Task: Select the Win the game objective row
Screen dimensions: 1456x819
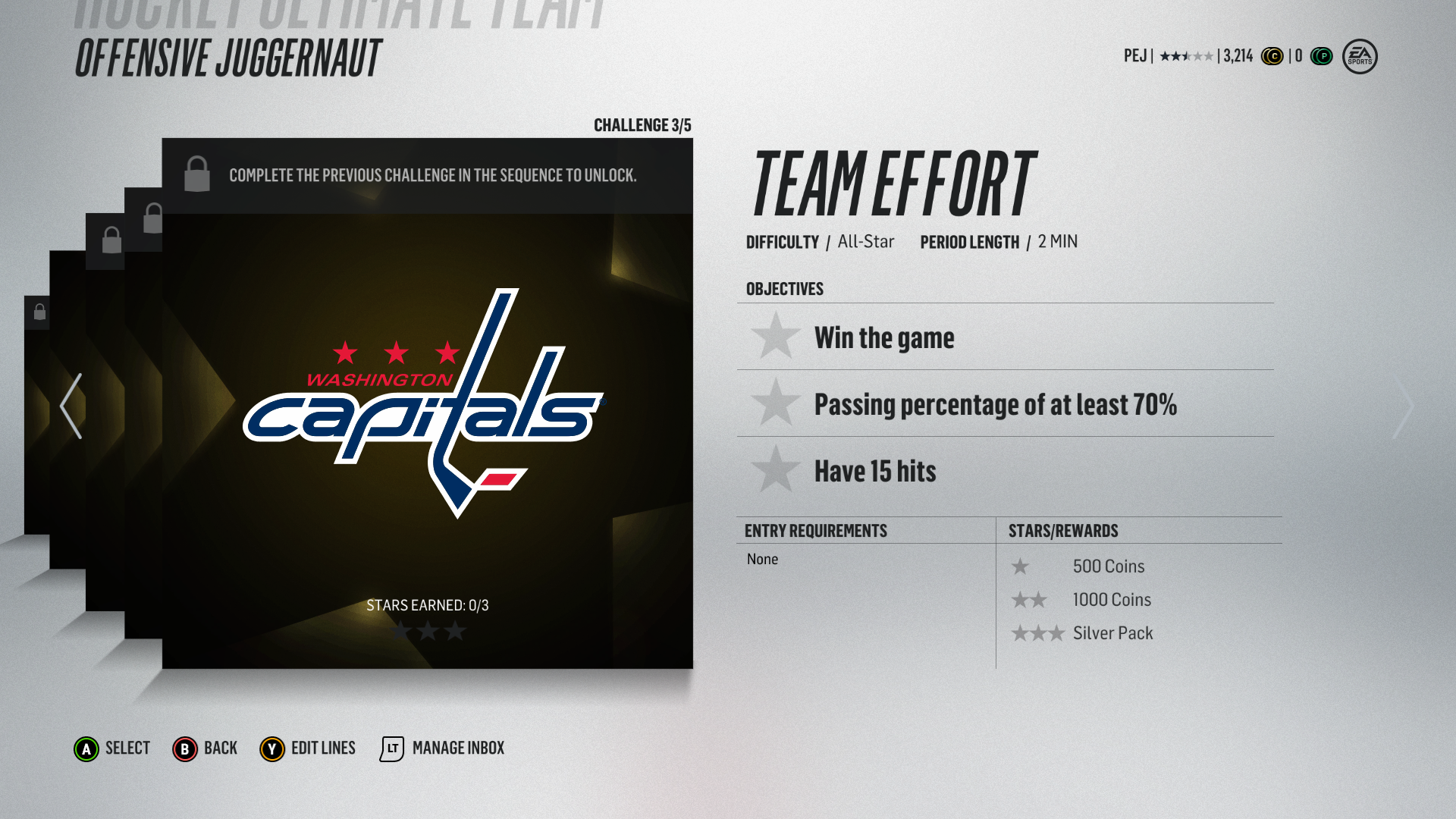Action: click(1005, 337)
